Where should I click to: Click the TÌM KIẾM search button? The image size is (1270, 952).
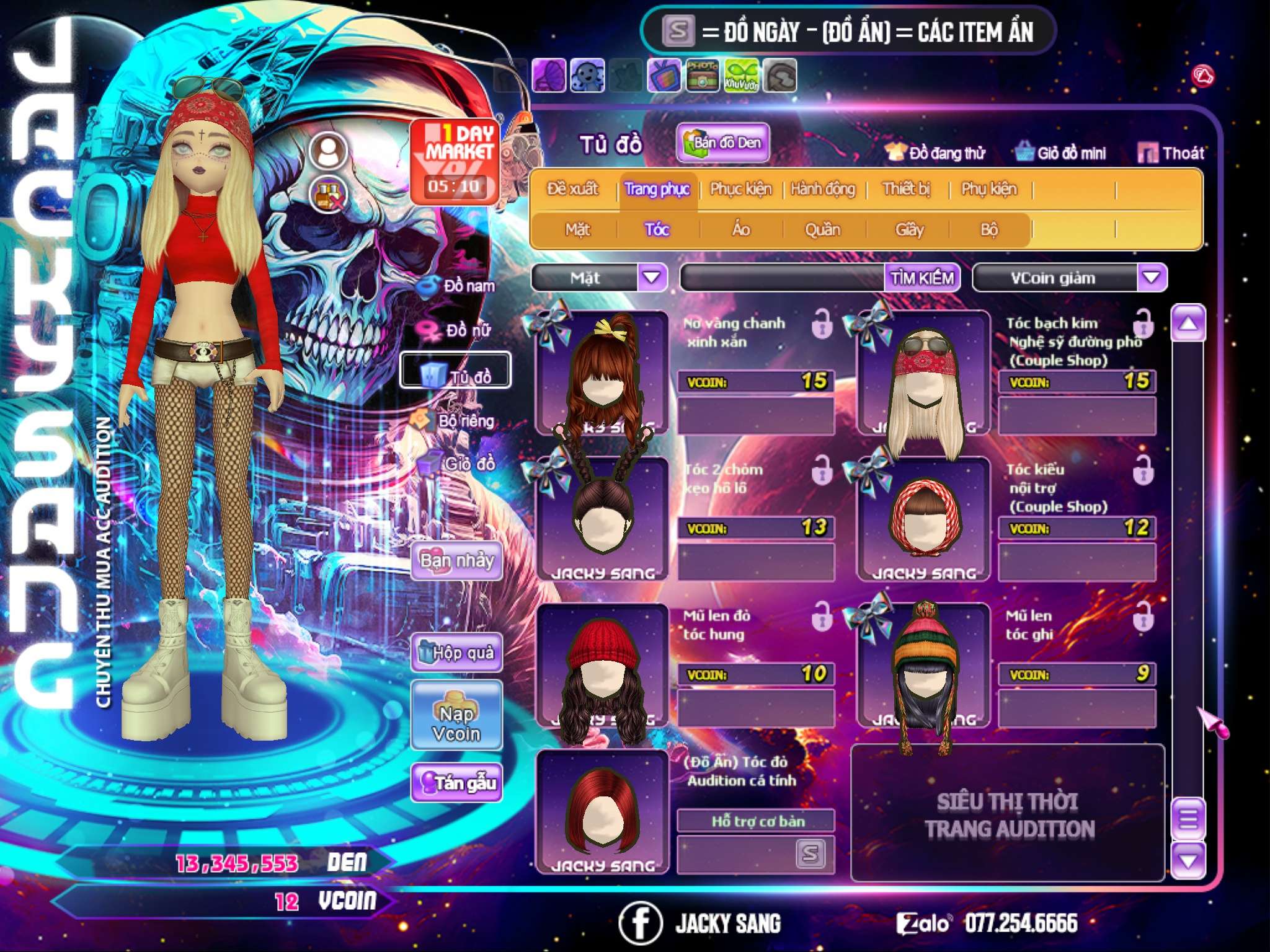922,278
